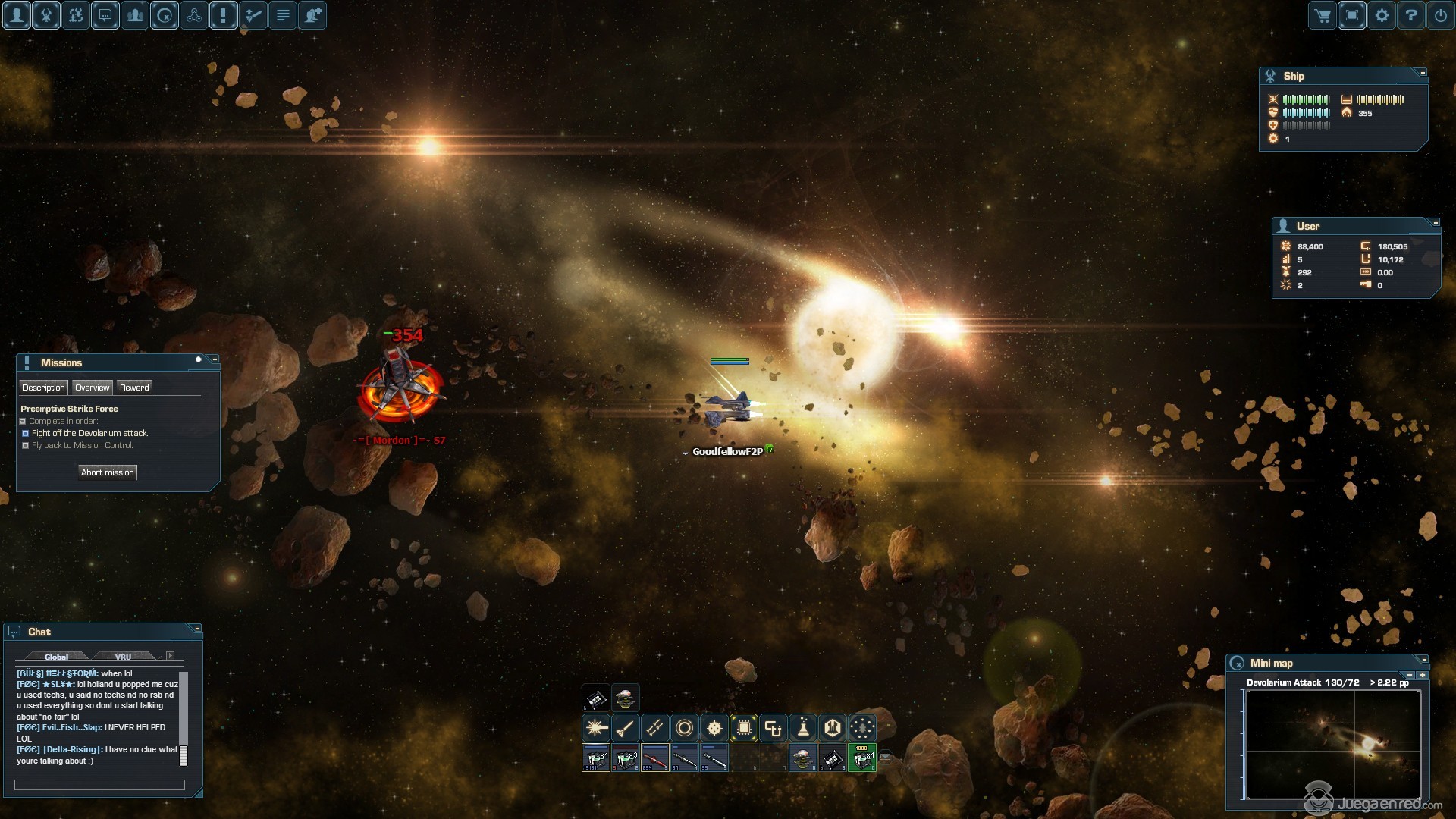The height and width of the screenshot is (819, 1456).
Task: Select the red rocket ammo slot
Action: [x=654, y=758]
